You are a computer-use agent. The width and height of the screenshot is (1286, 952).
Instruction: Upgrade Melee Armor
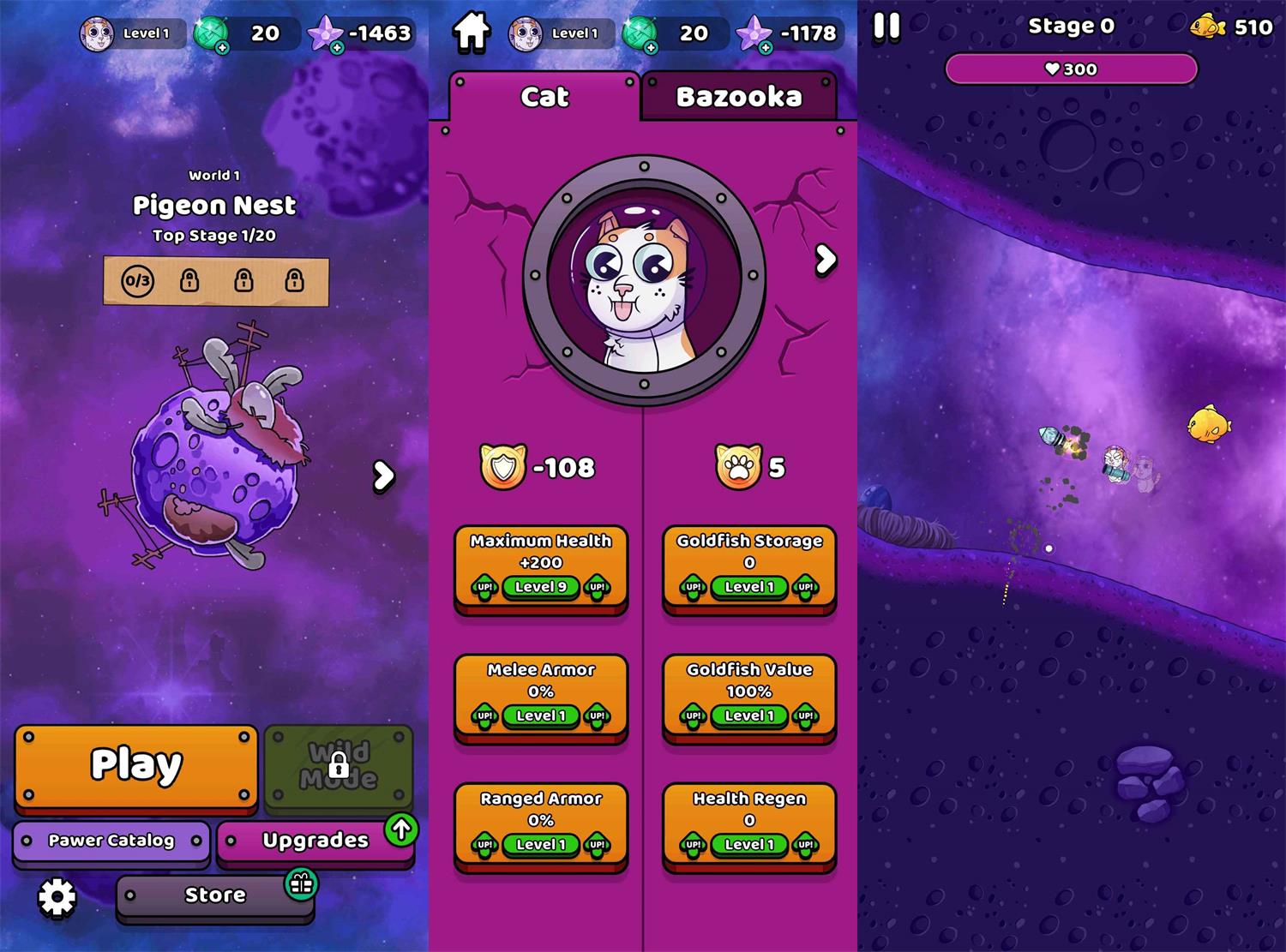click(541, 696)
